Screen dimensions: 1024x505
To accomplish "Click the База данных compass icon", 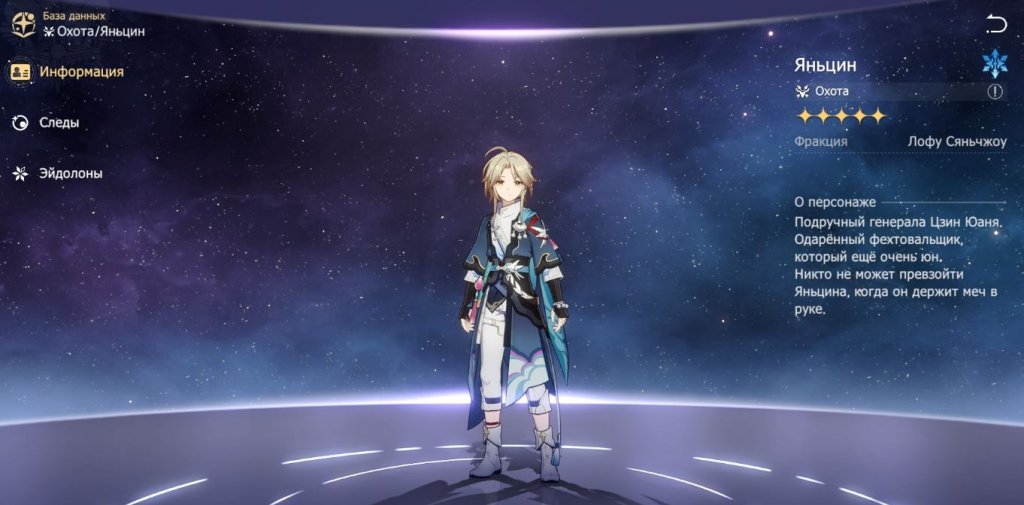I will coord(23,24).
